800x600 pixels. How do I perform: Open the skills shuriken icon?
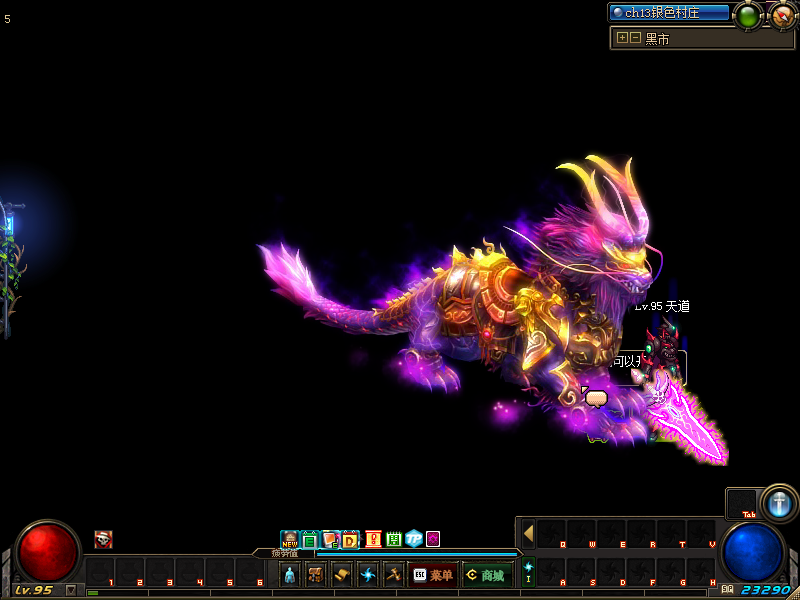pyautogui.click(x=368, y=575)
